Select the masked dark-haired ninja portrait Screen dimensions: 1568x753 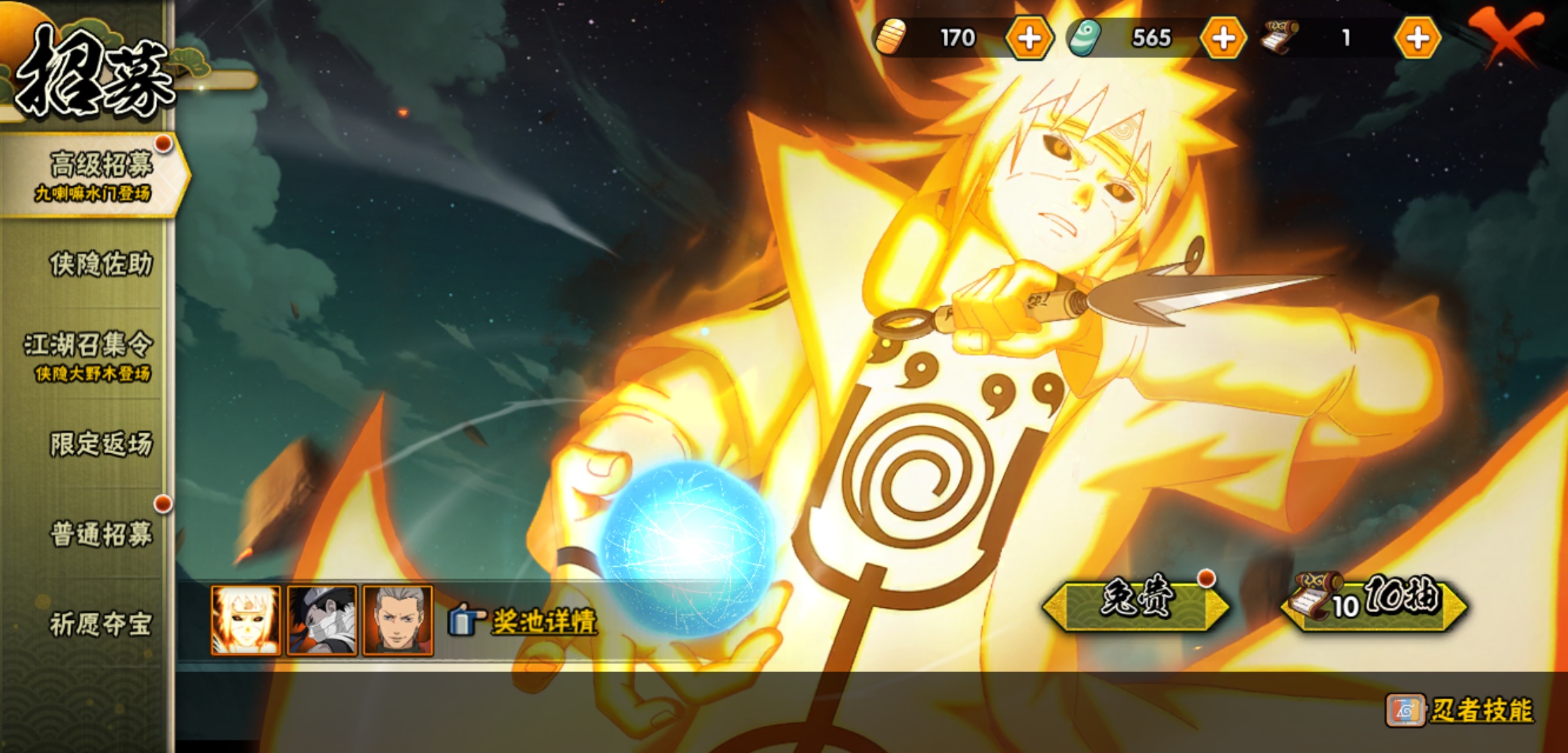point(322,621)
